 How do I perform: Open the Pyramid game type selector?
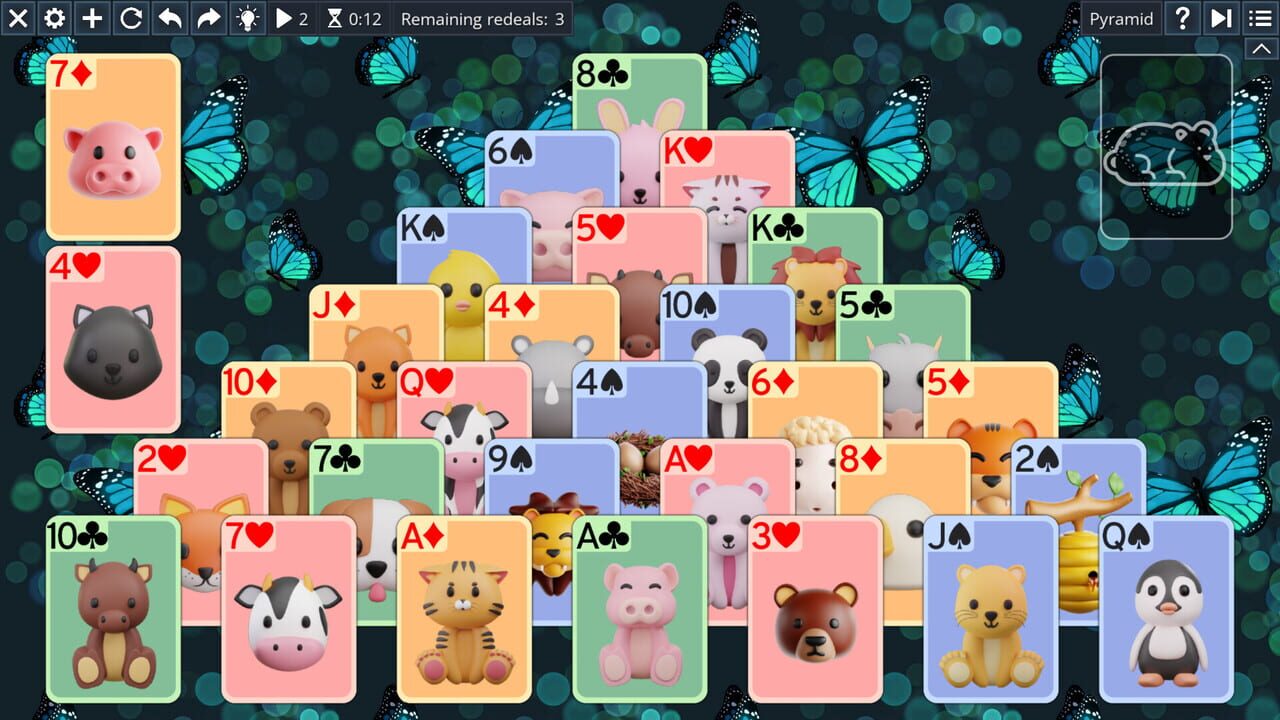tap(1120, 18)
